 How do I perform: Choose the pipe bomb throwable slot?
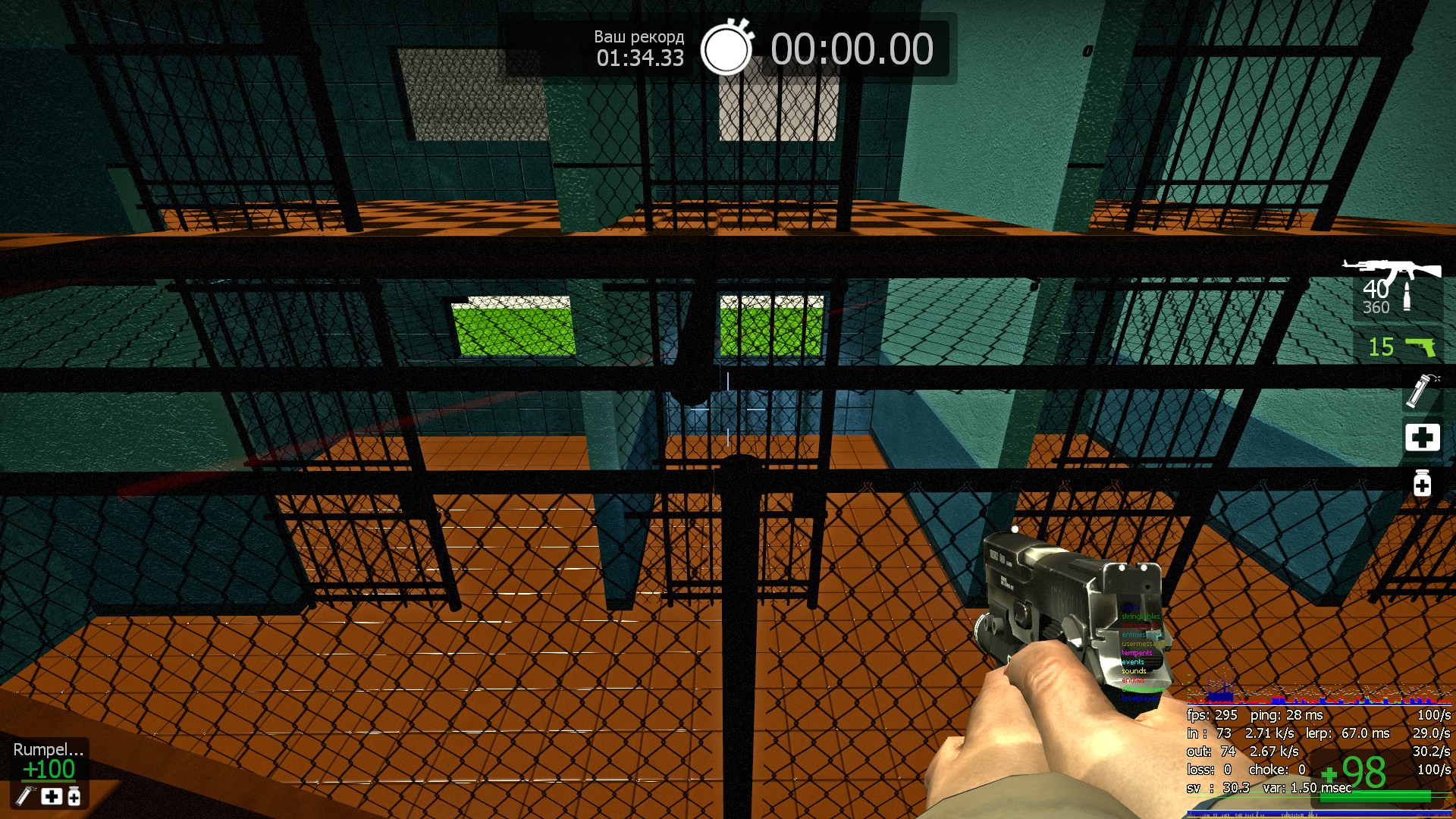pos(1421,390)
